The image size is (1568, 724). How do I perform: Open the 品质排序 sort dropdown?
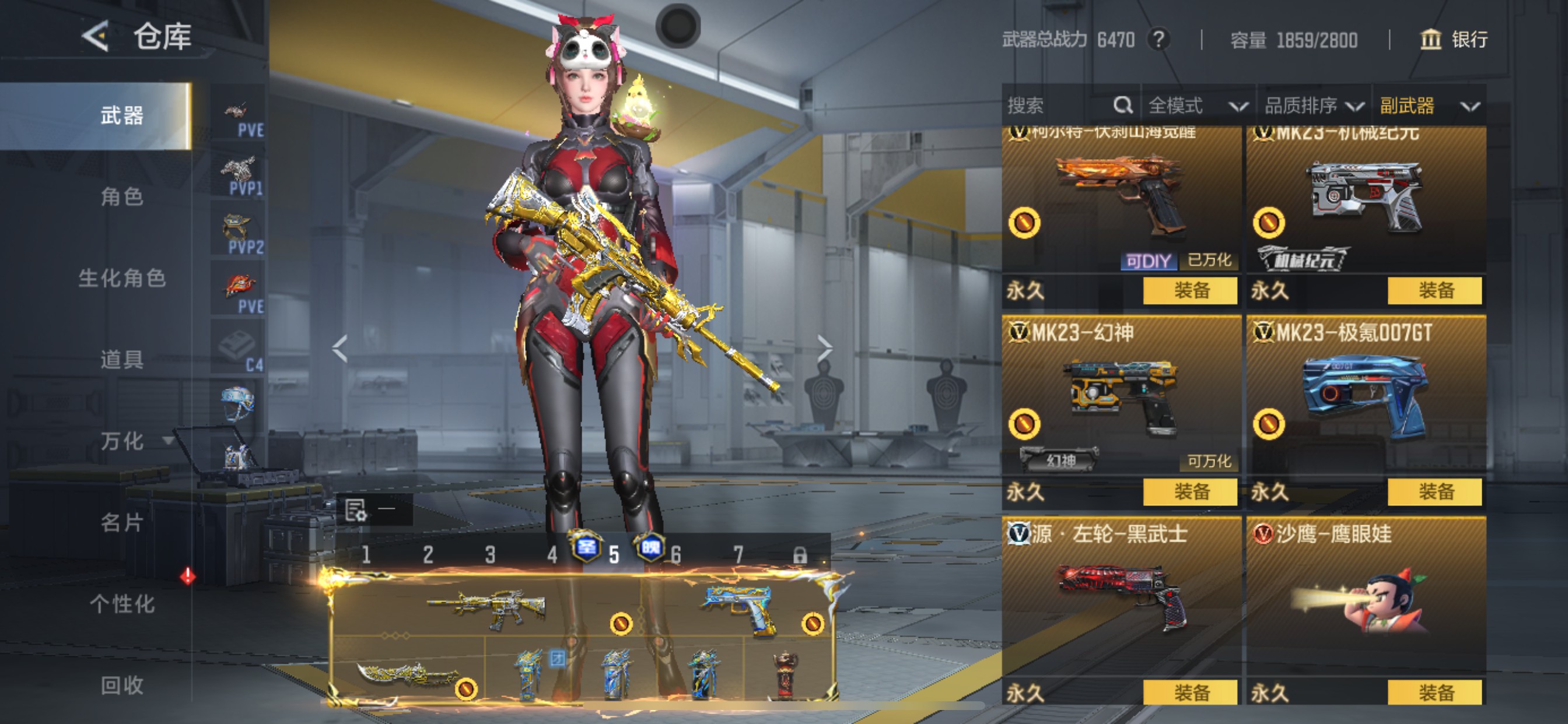click(x=1313, y=106)
